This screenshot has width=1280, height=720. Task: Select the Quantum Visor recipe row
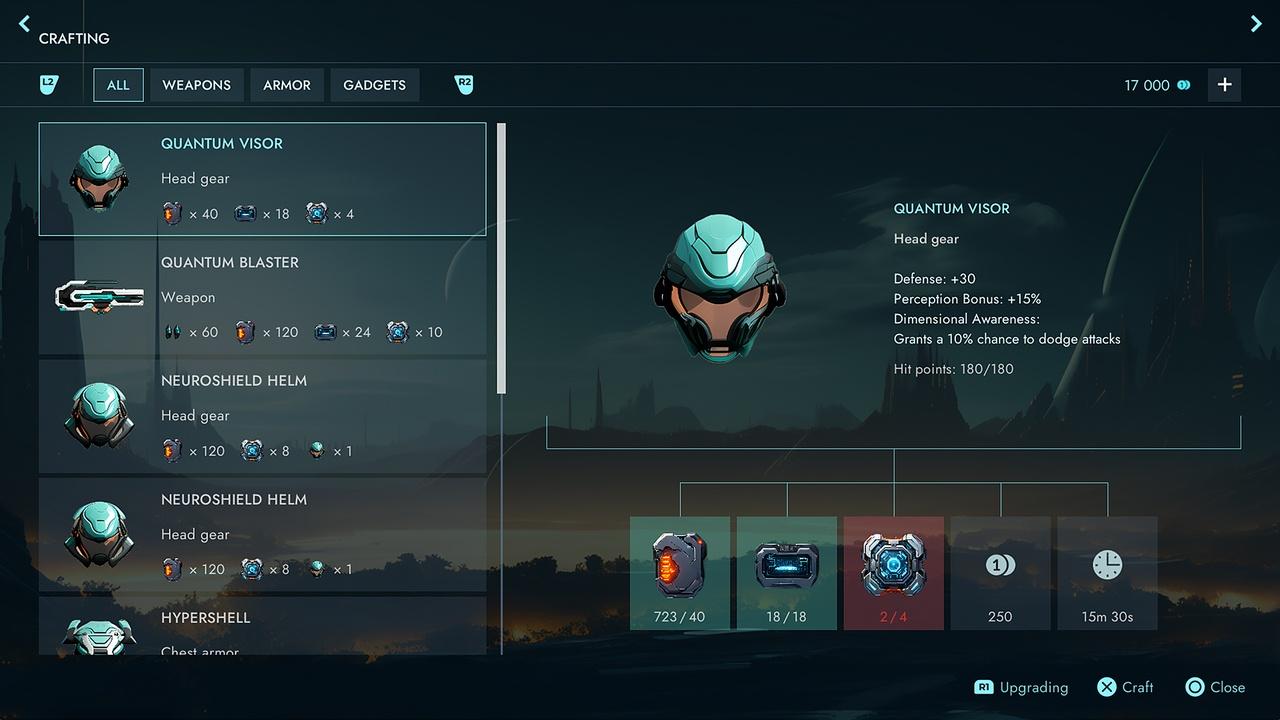point(262,179)
